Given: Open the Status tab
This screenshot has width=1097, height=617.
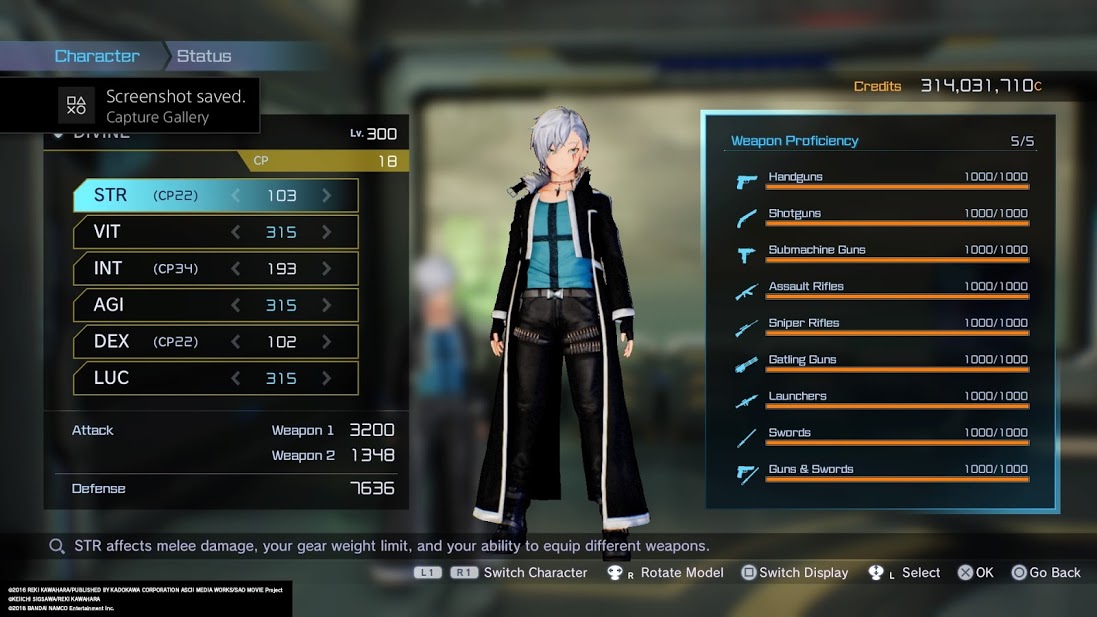Looking at the screenshot, I should click(204, 56).
